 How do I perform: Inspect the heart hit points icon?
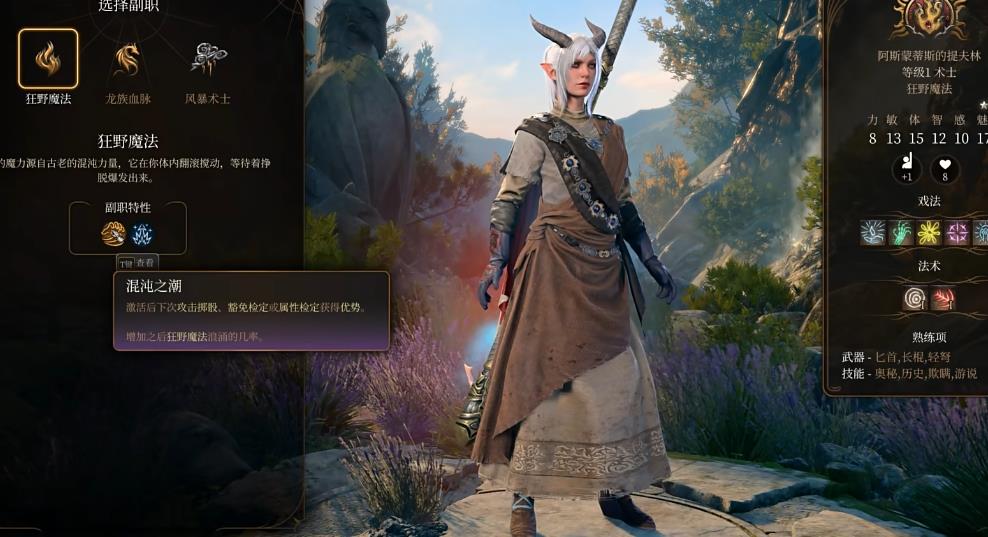pyautogui.click(x=945, y=169)
